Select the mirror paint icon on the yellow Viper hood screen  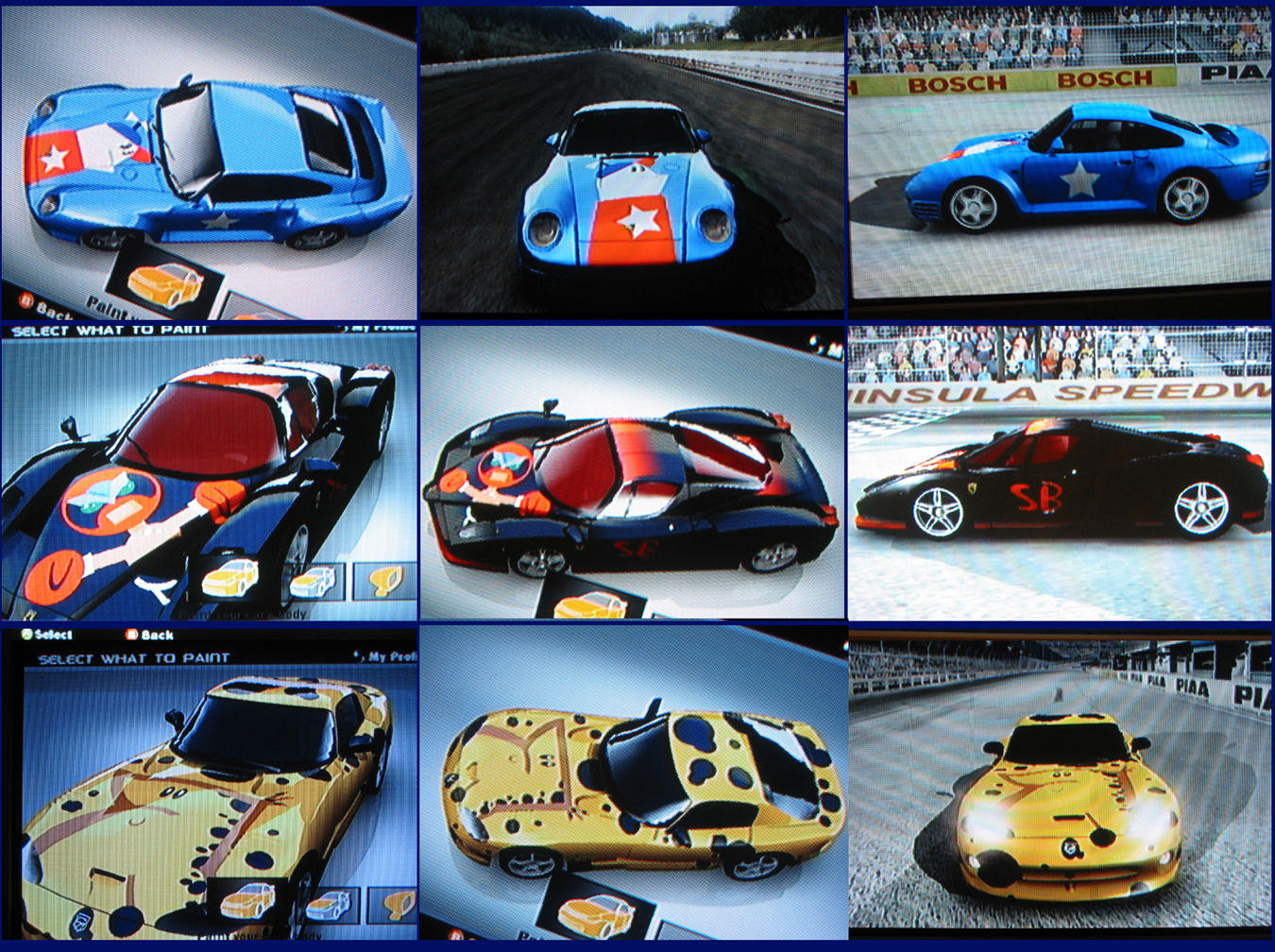[x=398, y=905]
